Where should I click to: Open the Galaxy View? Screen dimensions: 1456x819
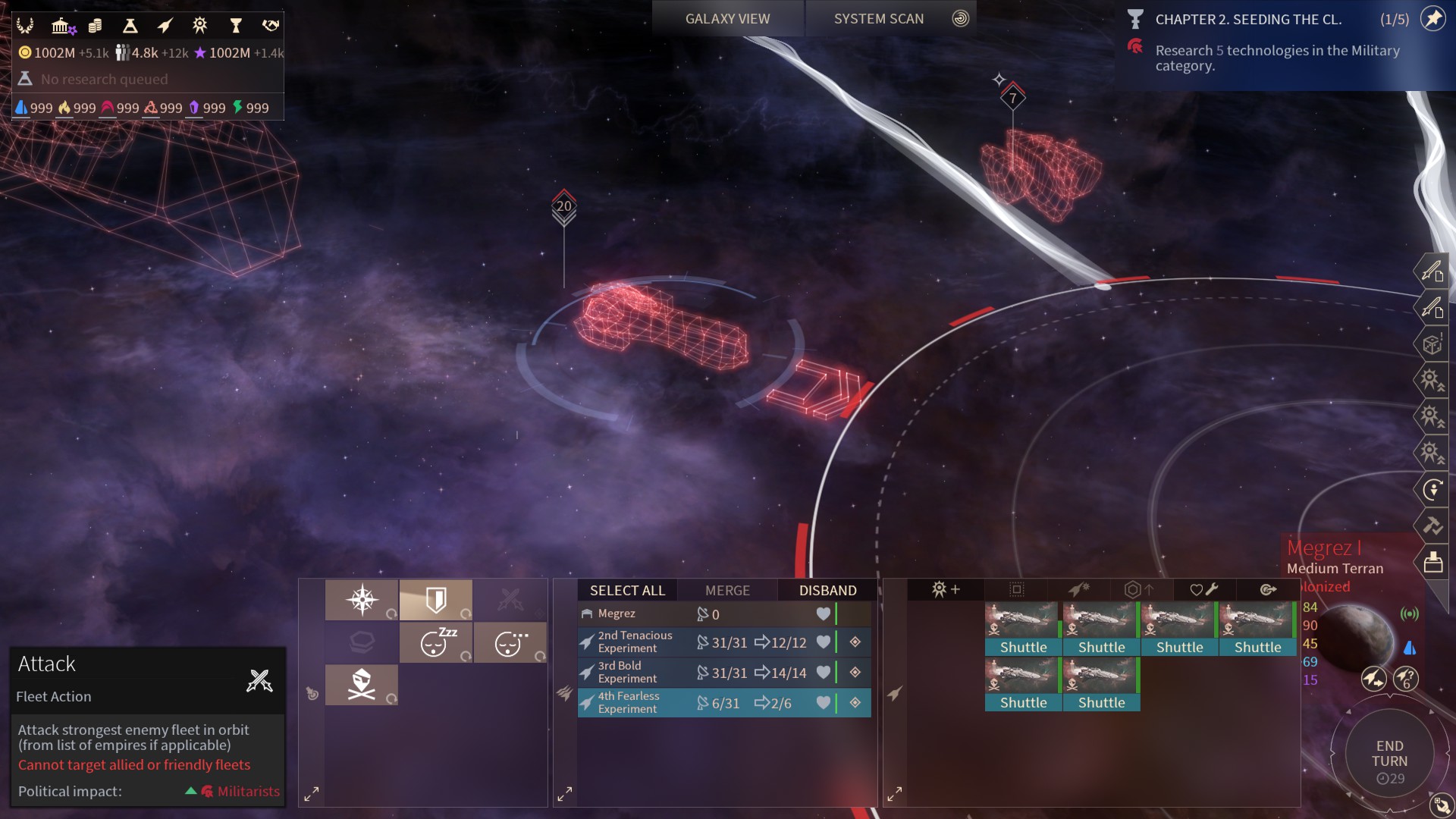(727, 19)
